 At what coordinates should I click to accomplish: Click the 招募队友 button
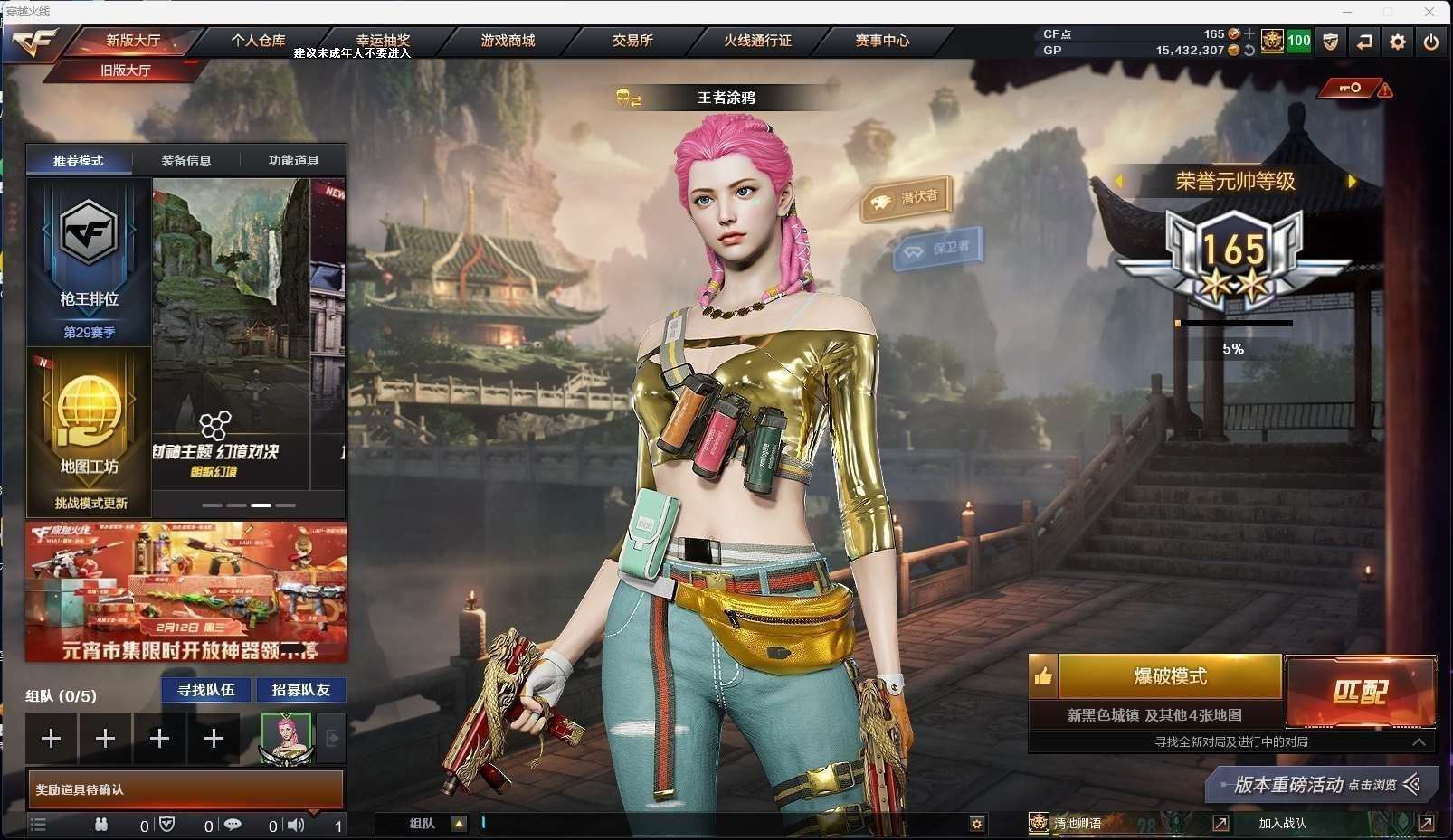(x=301, y=690)
